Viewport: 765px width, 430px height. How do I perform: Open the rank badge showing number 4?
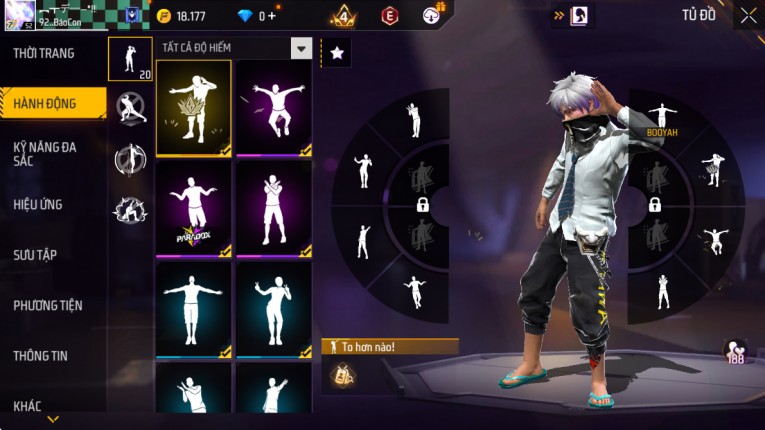(x=343, y=15)
